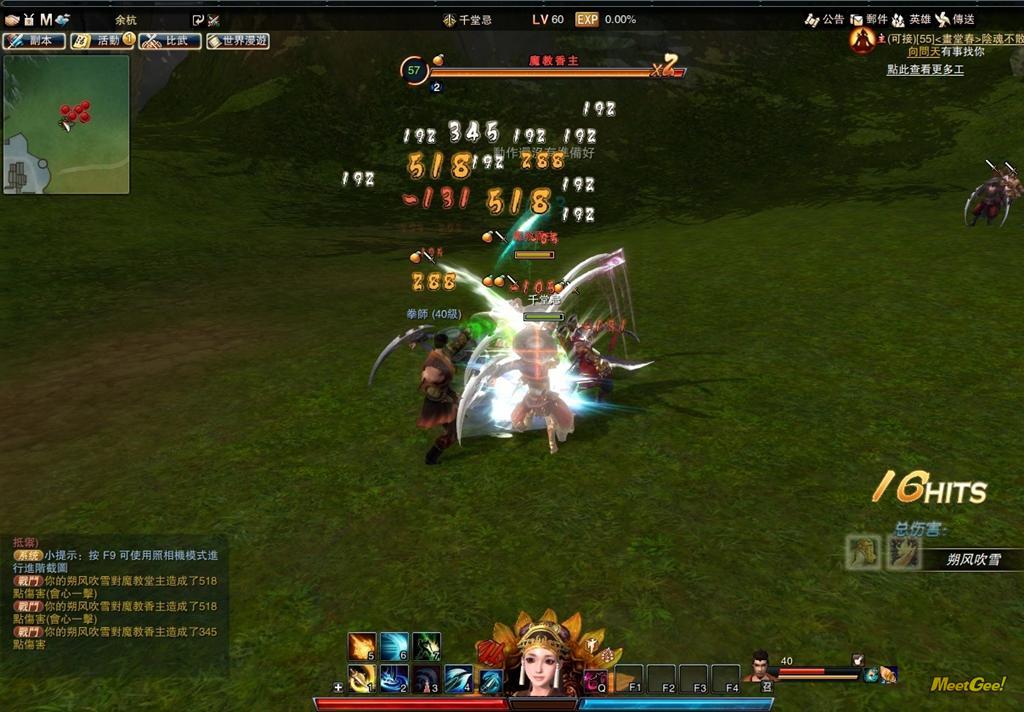This screenshot has width=1024, height=712.
Task: Activate the flame skill in slot 5
Action: tap(362, 646)
